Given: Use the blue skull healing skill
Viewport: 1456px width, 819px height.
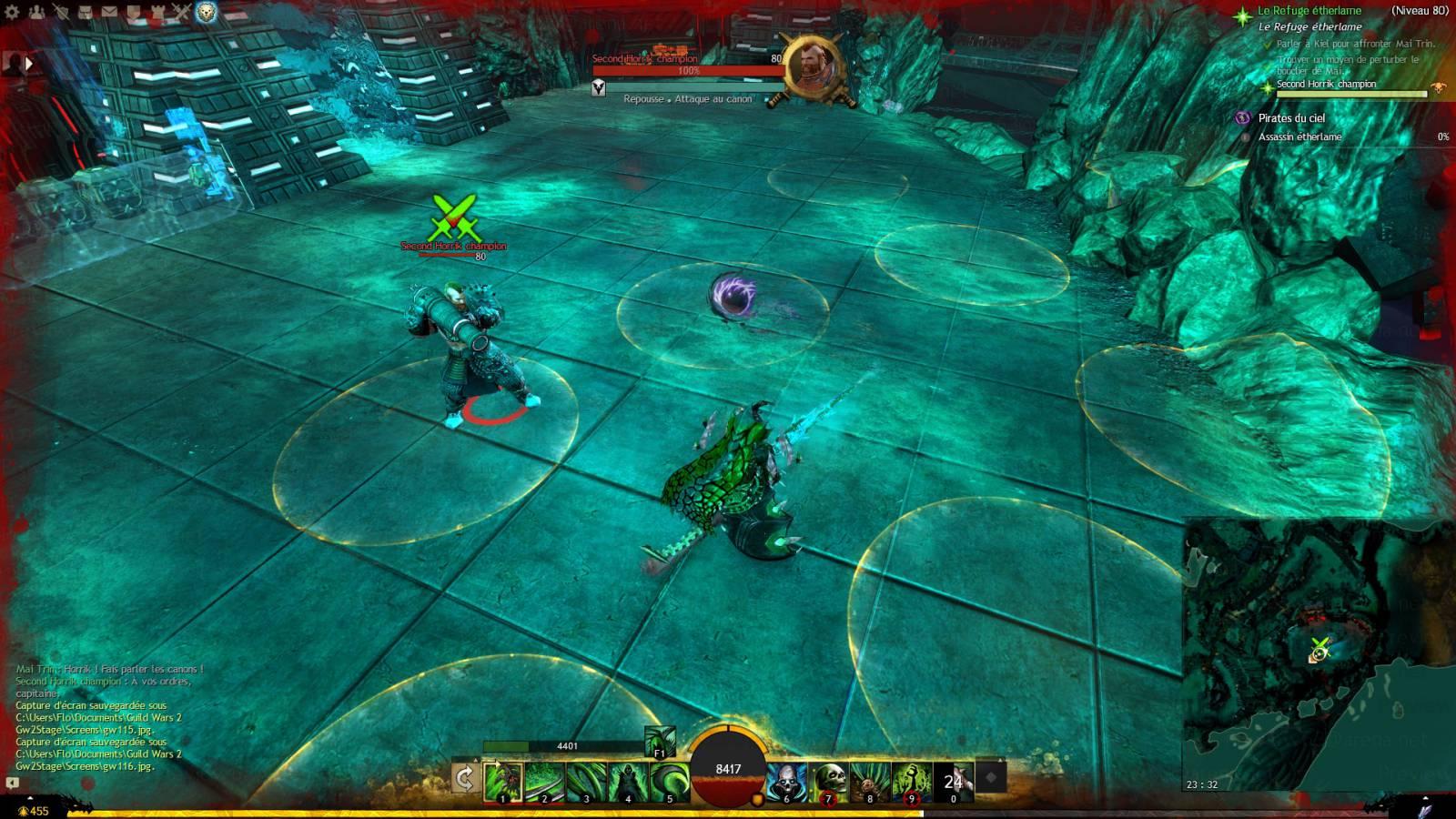Looking at the screenshot, I should coord(785,782).
